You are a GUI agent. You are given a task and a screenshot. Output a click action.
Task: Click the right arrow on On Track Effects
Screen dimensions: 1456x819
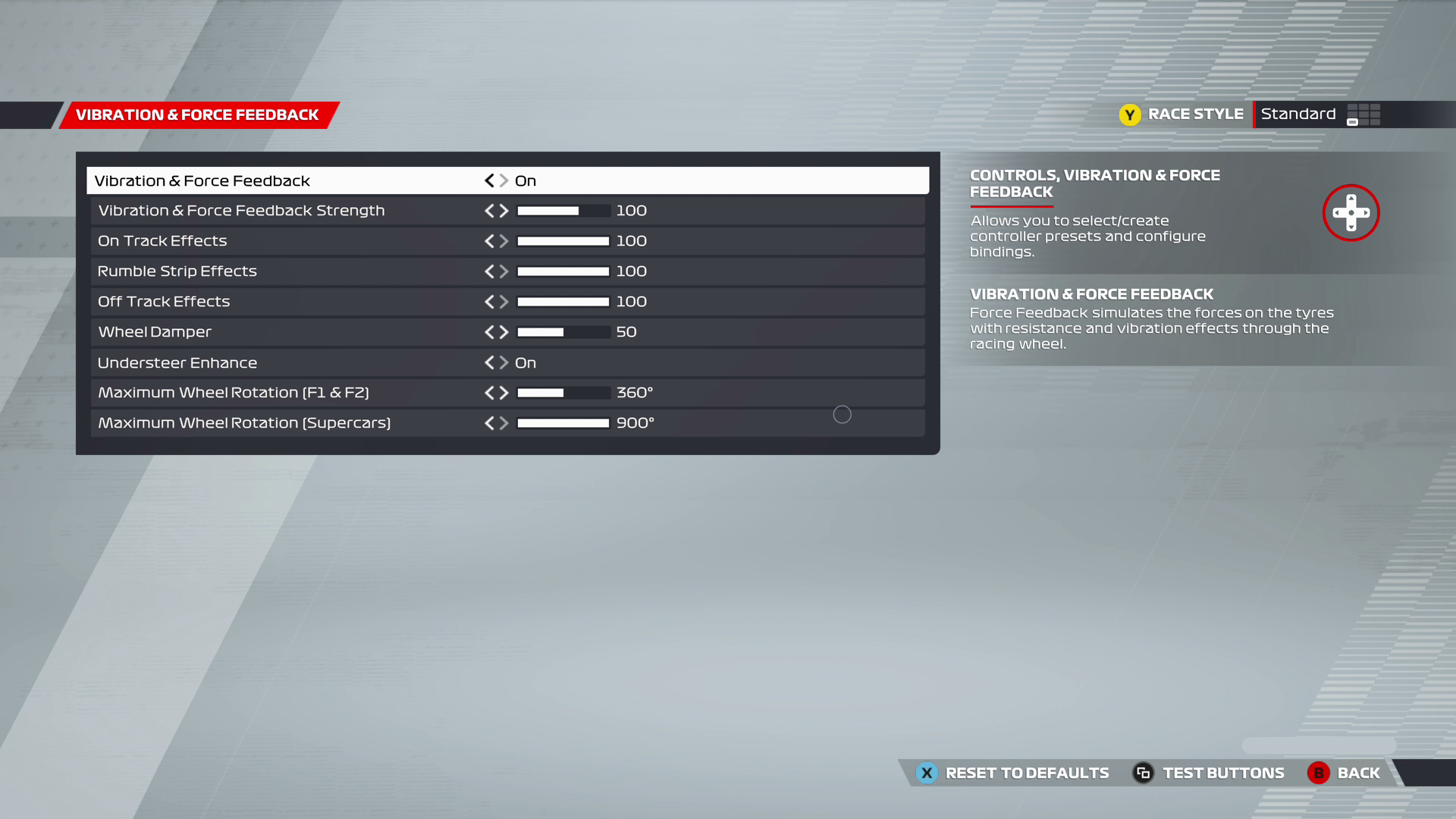point(503,240)
